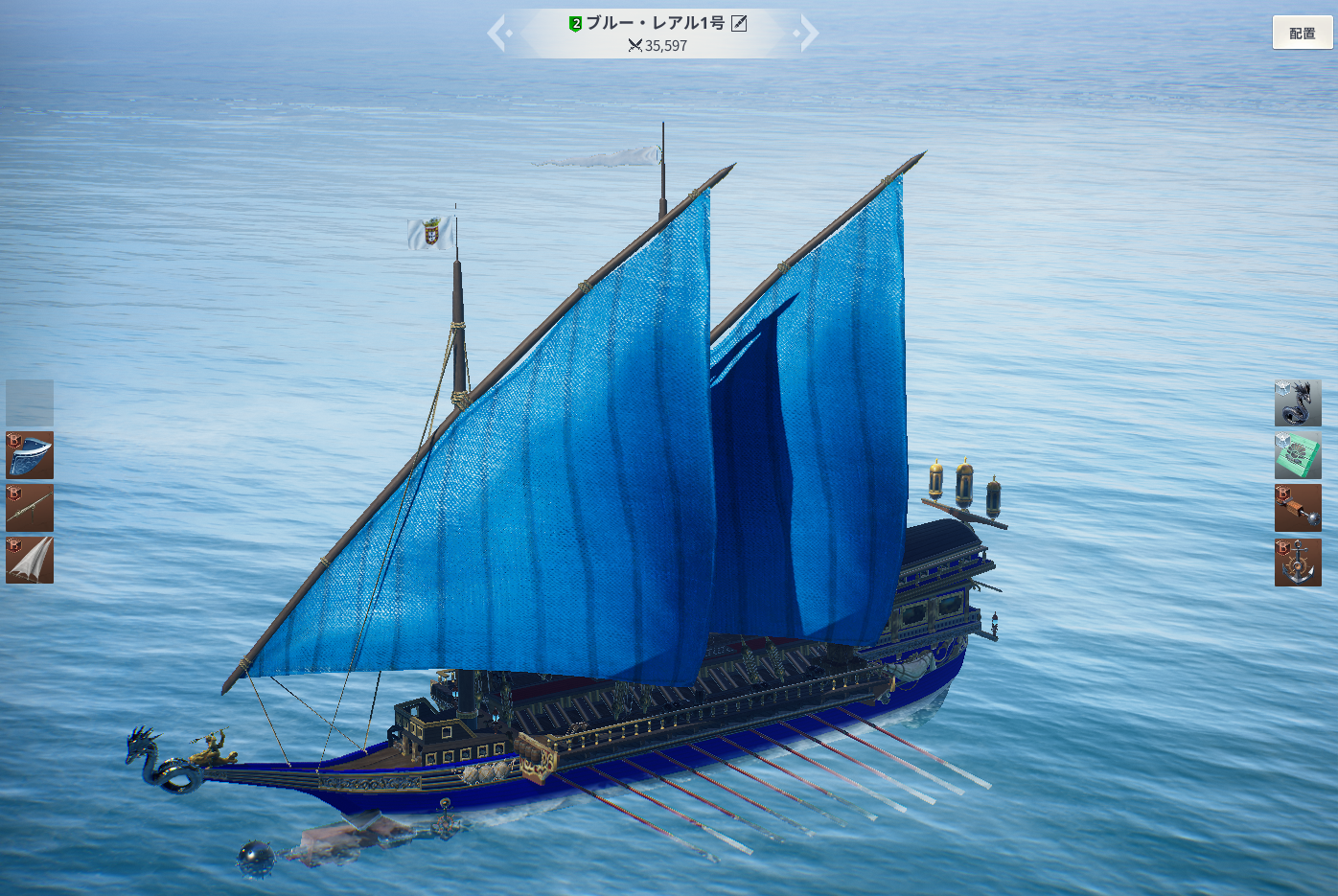This screenshot has width=1338, height=896.
Task: Select the sea dragon figurehead slot
Action: pos(1298,403)
